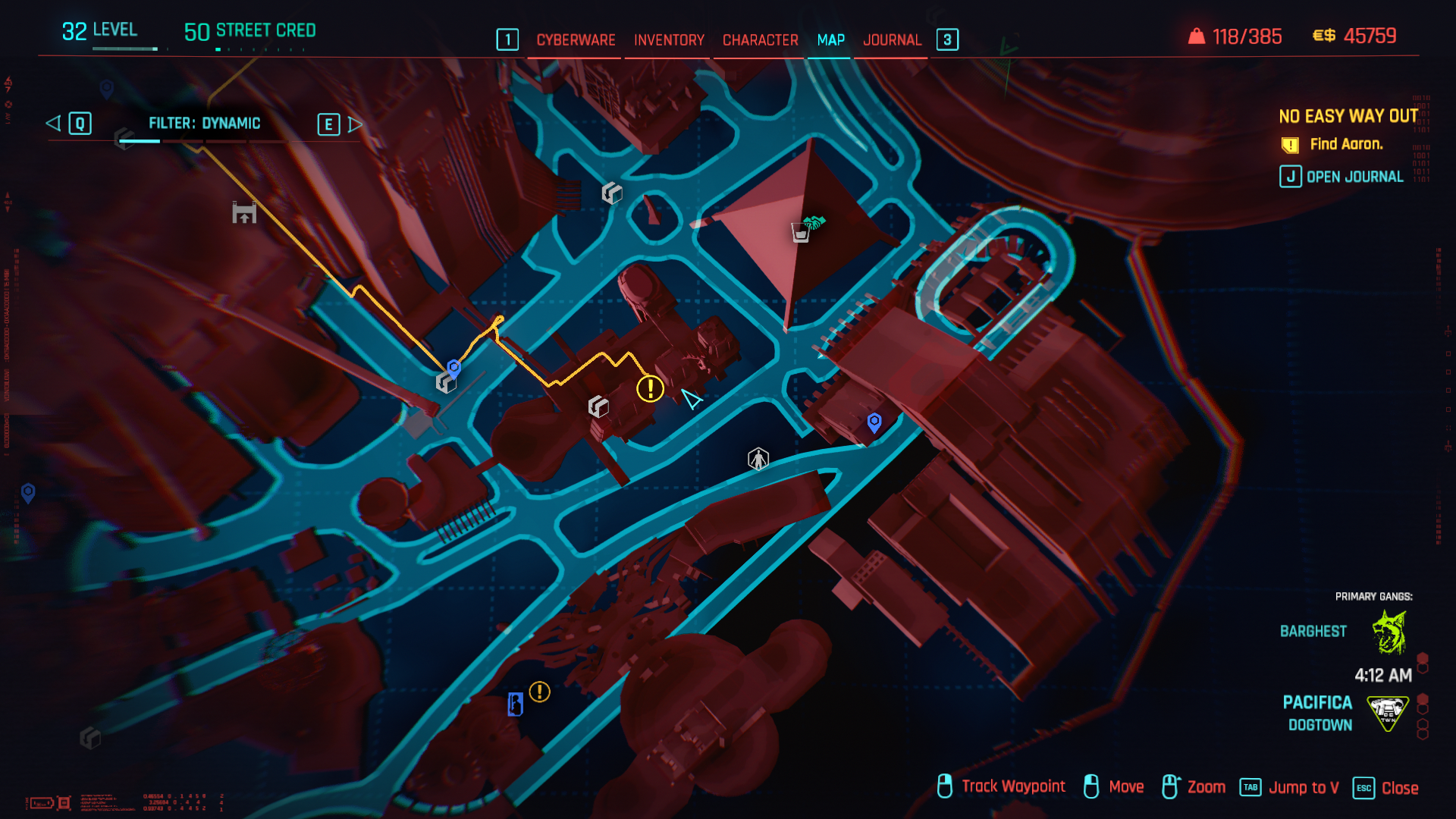Select the side job exclamation marker at the bottom
The width and height of the screenshot is (1456, 819).
tap(540, 692)
